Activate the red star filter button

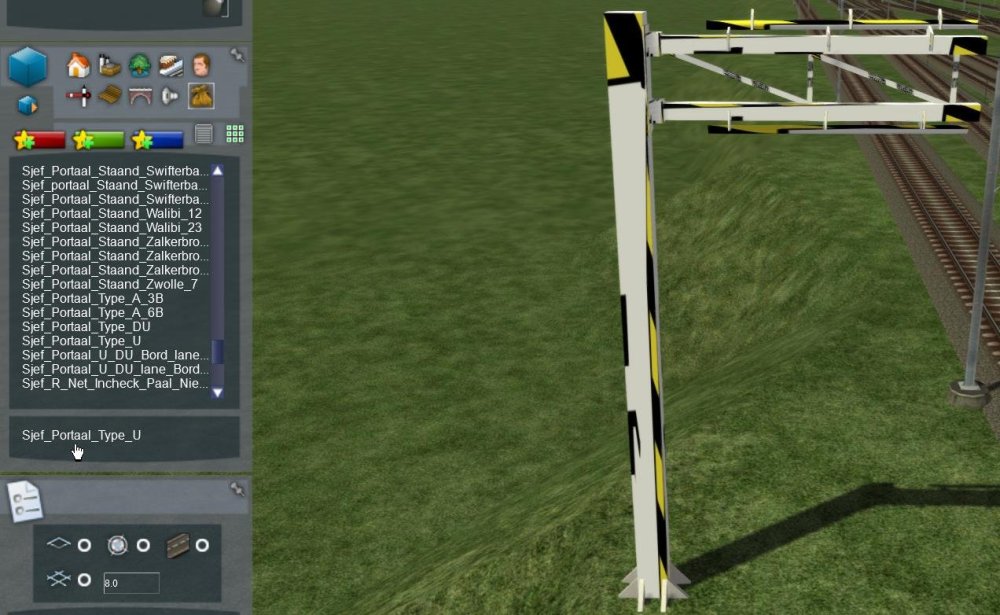pyautogui.click(x=39, y=140)
